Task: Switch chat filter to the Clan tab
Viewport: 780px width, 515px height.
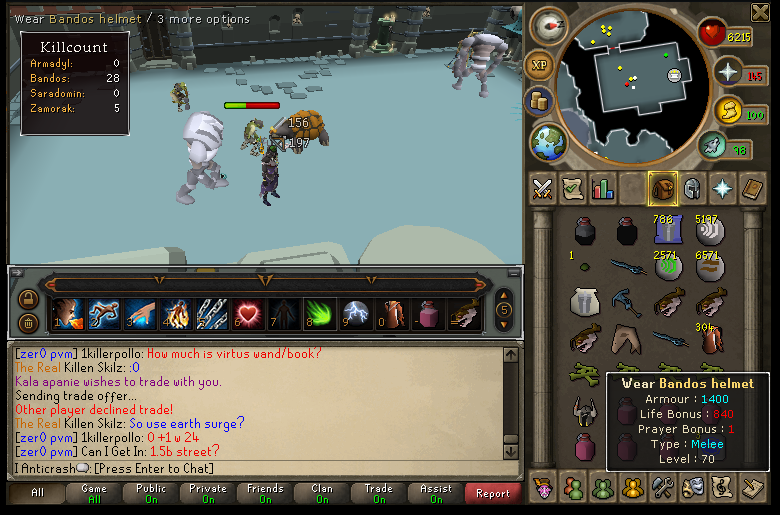Action: pyautogui.click(x=322, y=493)
